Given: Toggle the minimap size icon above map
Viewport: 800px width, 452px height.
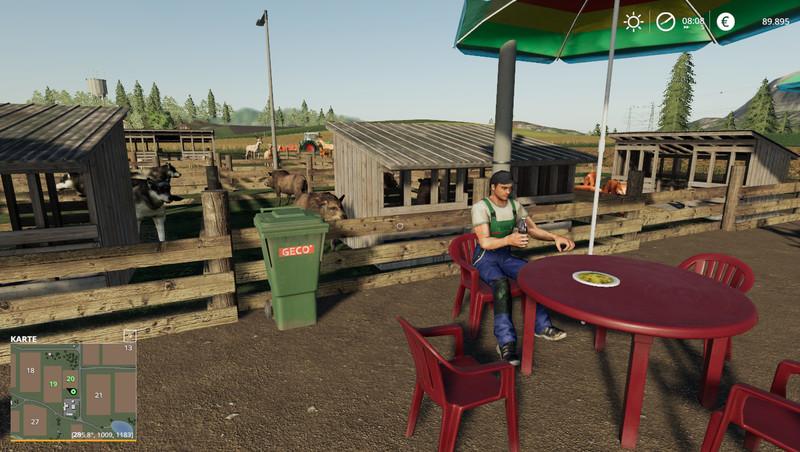Looking at the screenshot, I should click(129, 337).
